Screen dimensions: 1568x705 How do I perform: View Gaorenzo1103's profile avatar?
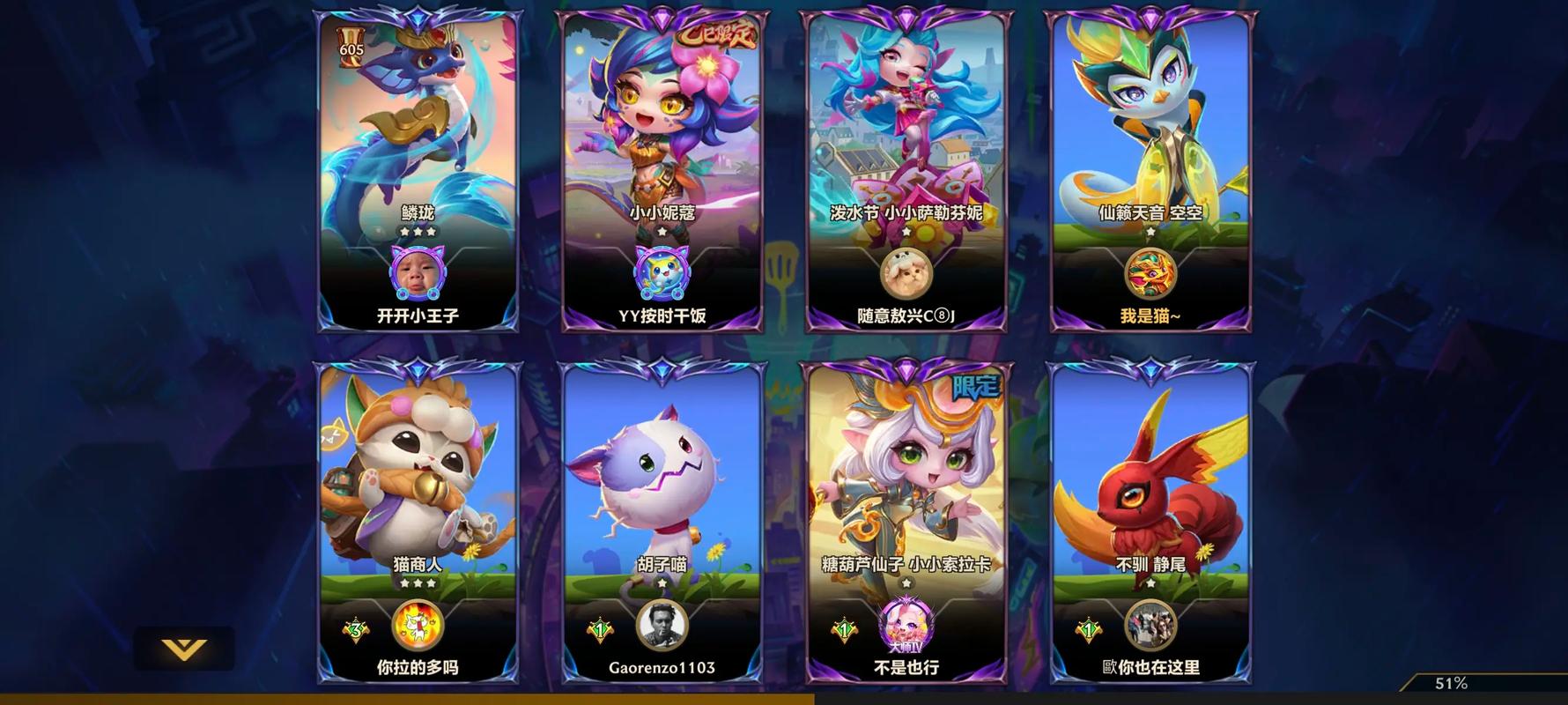pos(662,626)
